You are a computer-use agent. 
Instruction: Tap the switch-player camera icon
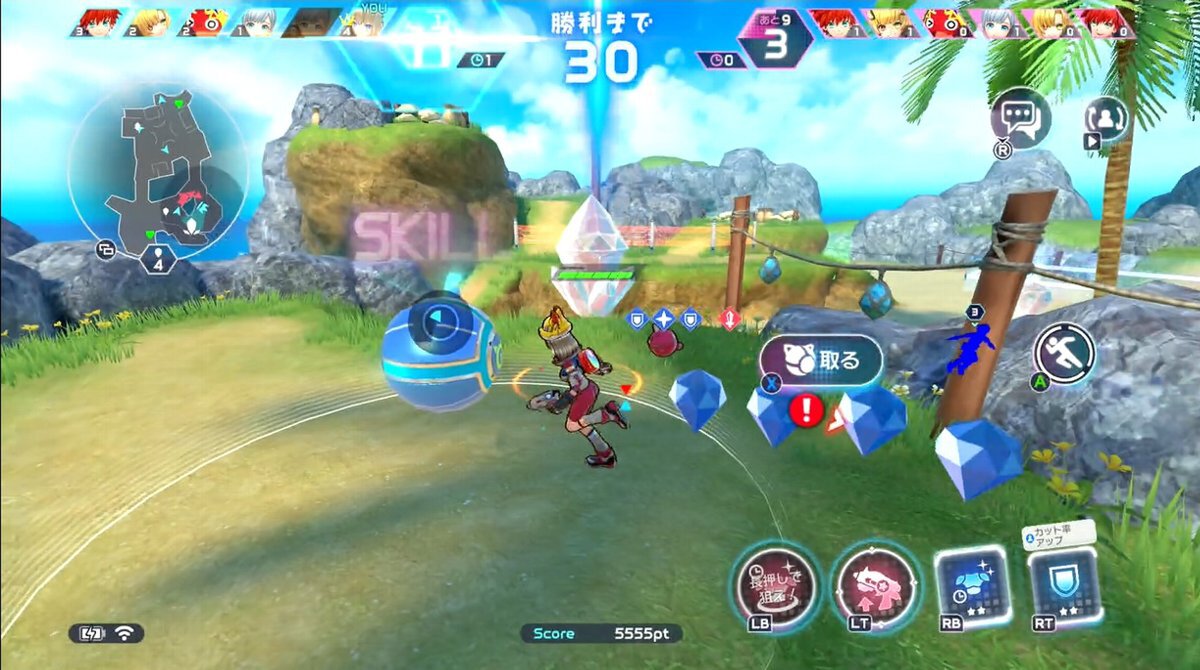tap(1105, 118)
